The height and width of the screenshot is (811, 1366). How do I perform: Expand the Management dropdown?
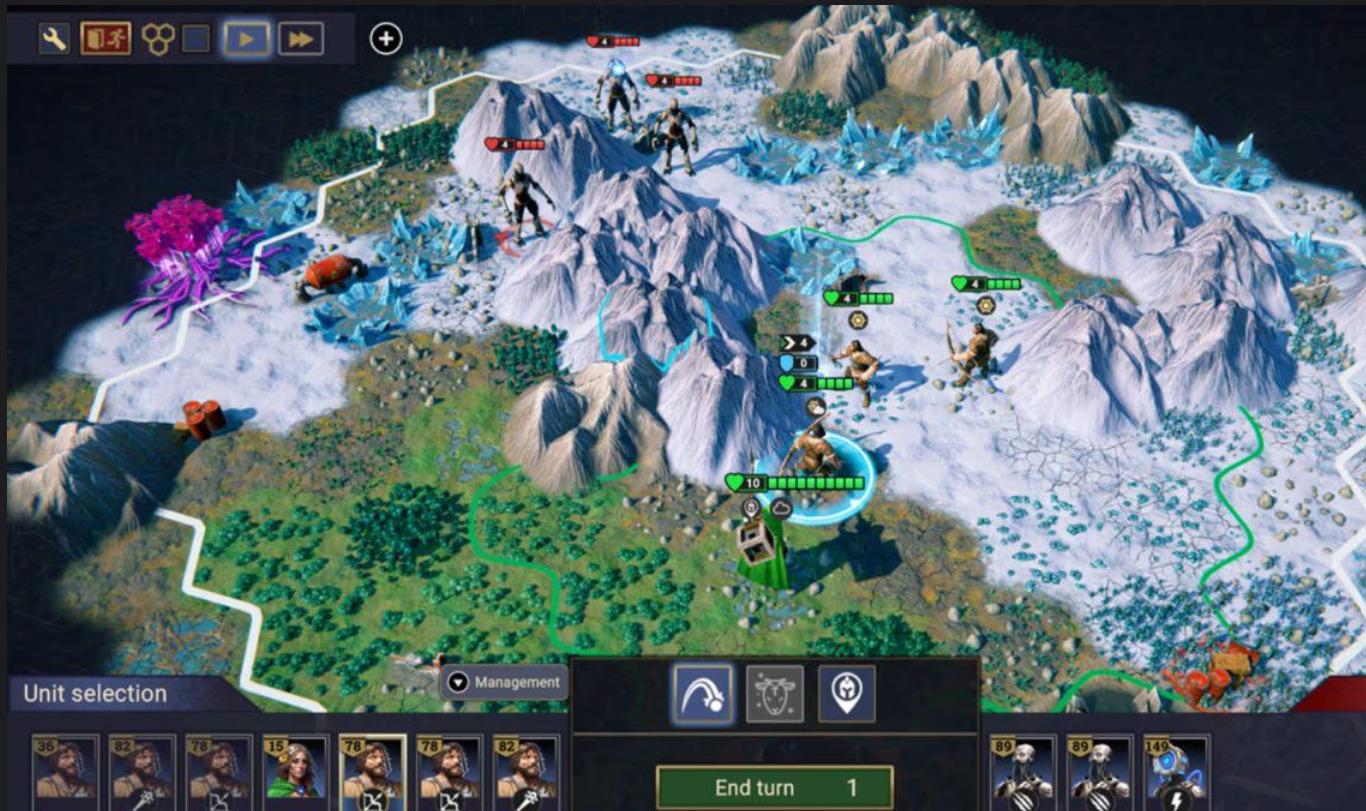[x=504, y=682]
